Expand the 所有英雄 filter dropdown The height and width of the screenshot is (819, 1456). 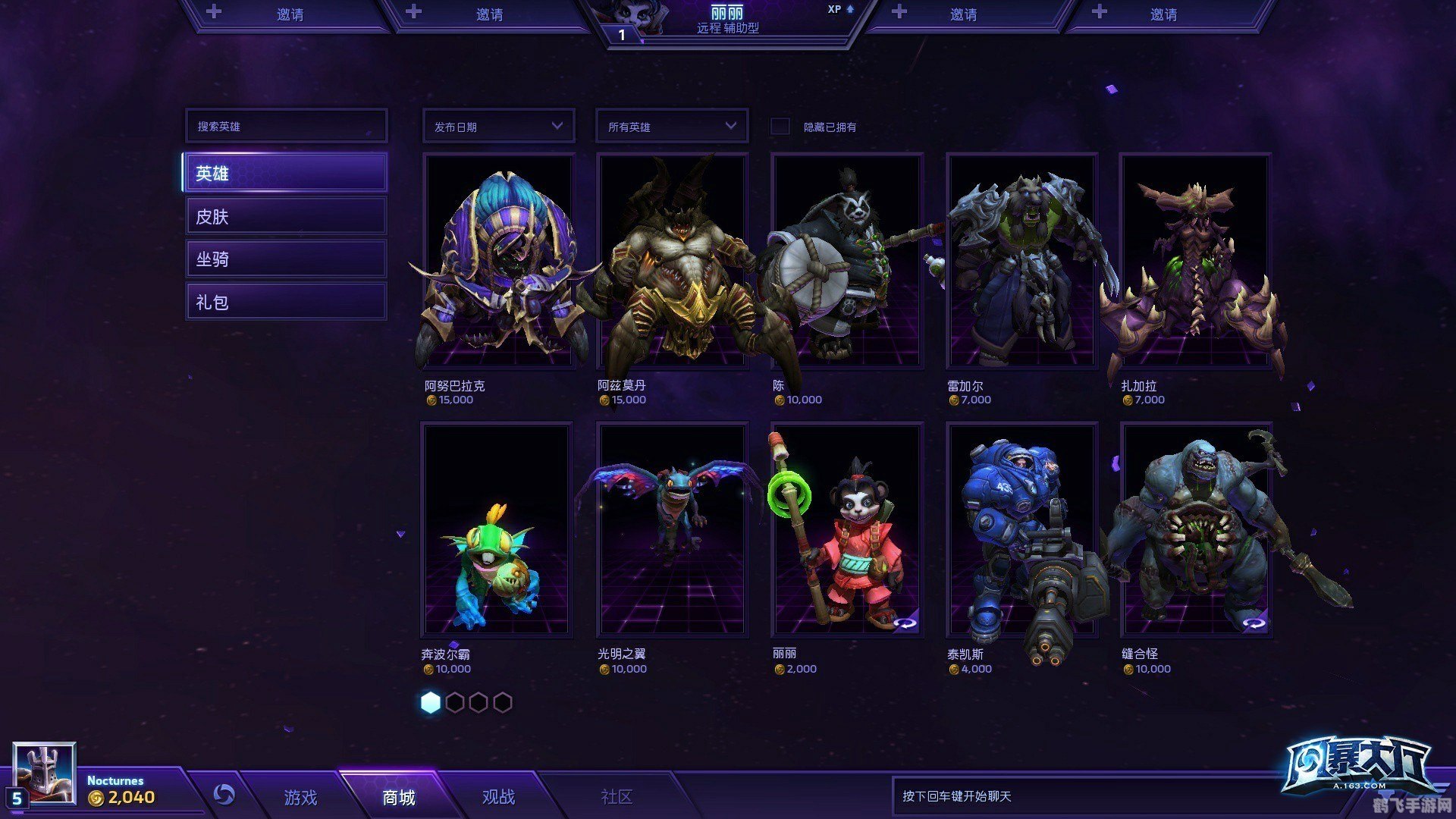point(672,126)
